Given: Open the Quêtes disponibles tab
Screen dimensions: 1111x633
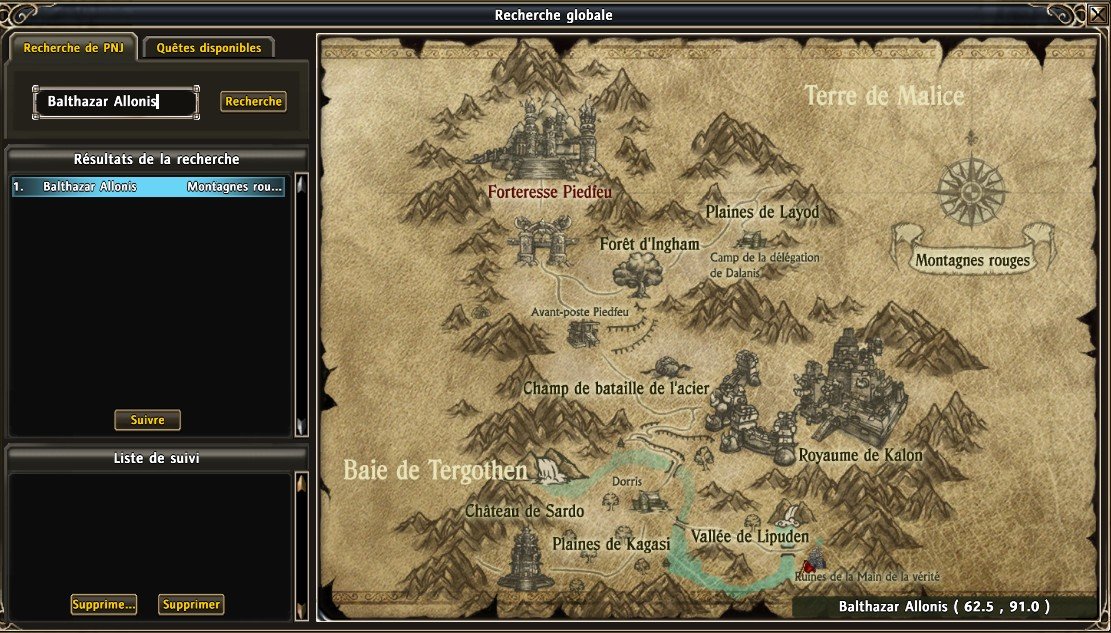Looking at the screenshot, I should tap(209, 47).
